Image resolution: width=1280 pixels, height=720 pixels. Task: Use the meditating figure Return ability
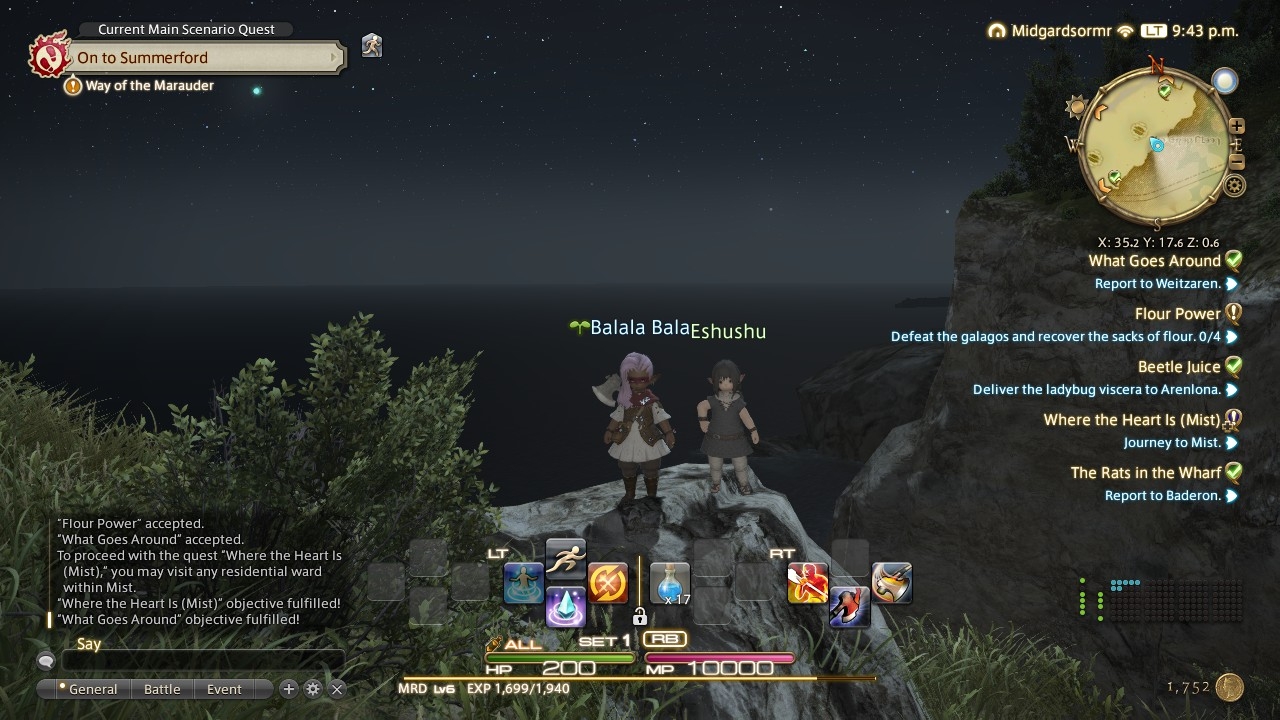click(x=523, y=583)
